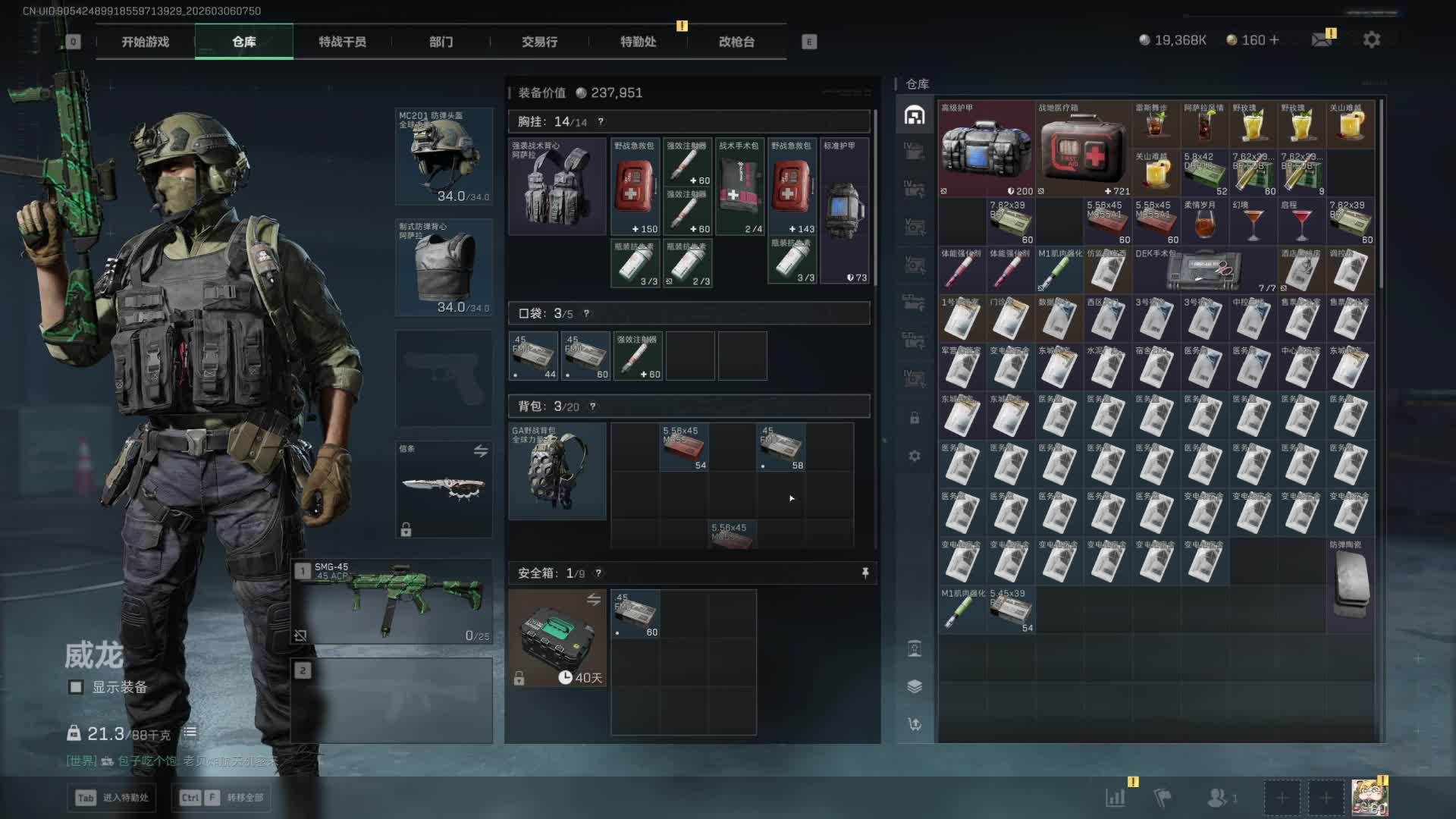Pick the 战地医疗箱 in stash
The height and width of the screenshot is (819, 1456).
click(1083, 149)
